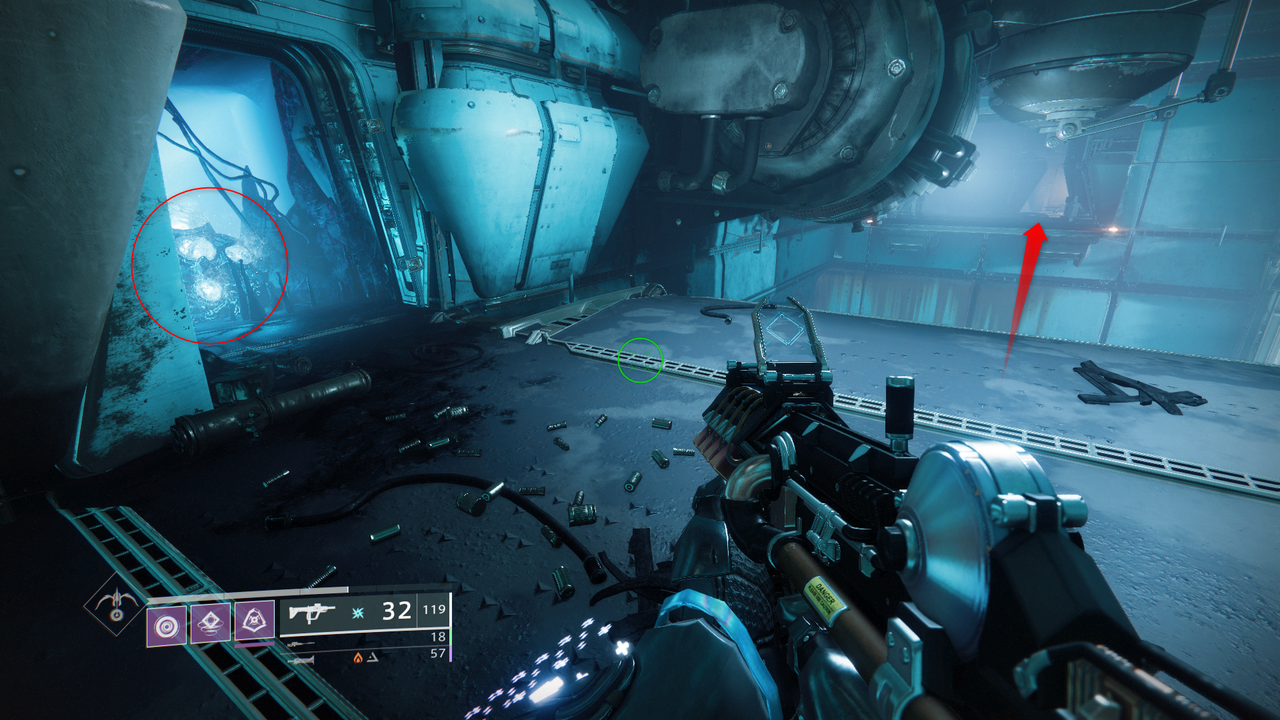Activate the super ability diamond icon
The image size is (1280, 720).
(x=116, y=604)
